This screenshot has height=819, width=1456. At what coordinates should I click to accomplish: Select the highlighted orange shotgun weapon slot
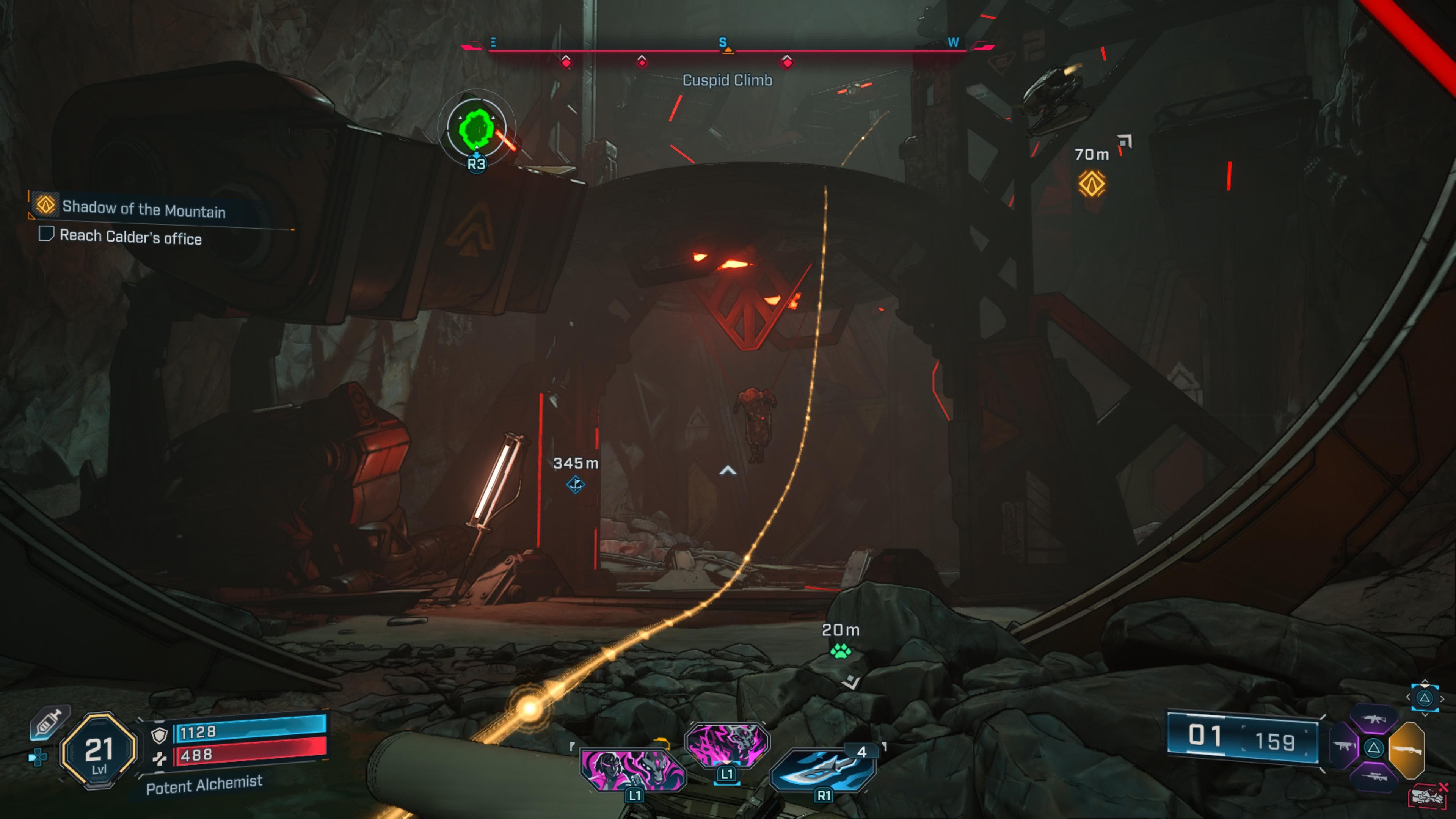click(x=1407, y=750)
